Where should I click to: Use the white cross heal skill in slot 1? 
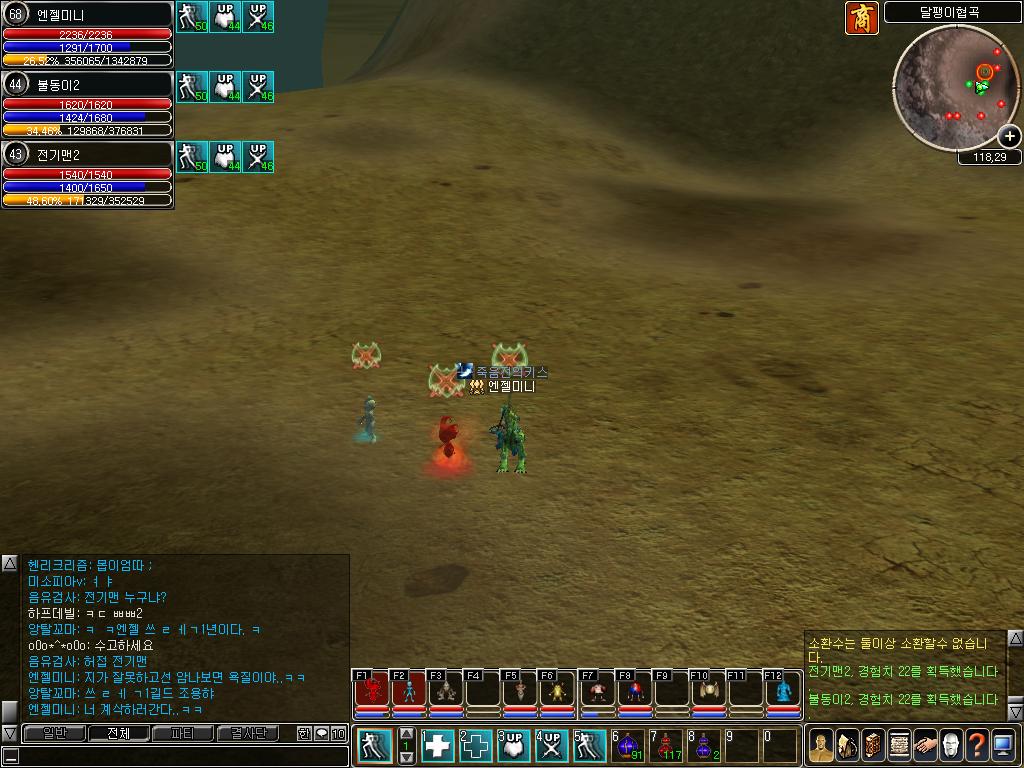(x=439, y=746)
